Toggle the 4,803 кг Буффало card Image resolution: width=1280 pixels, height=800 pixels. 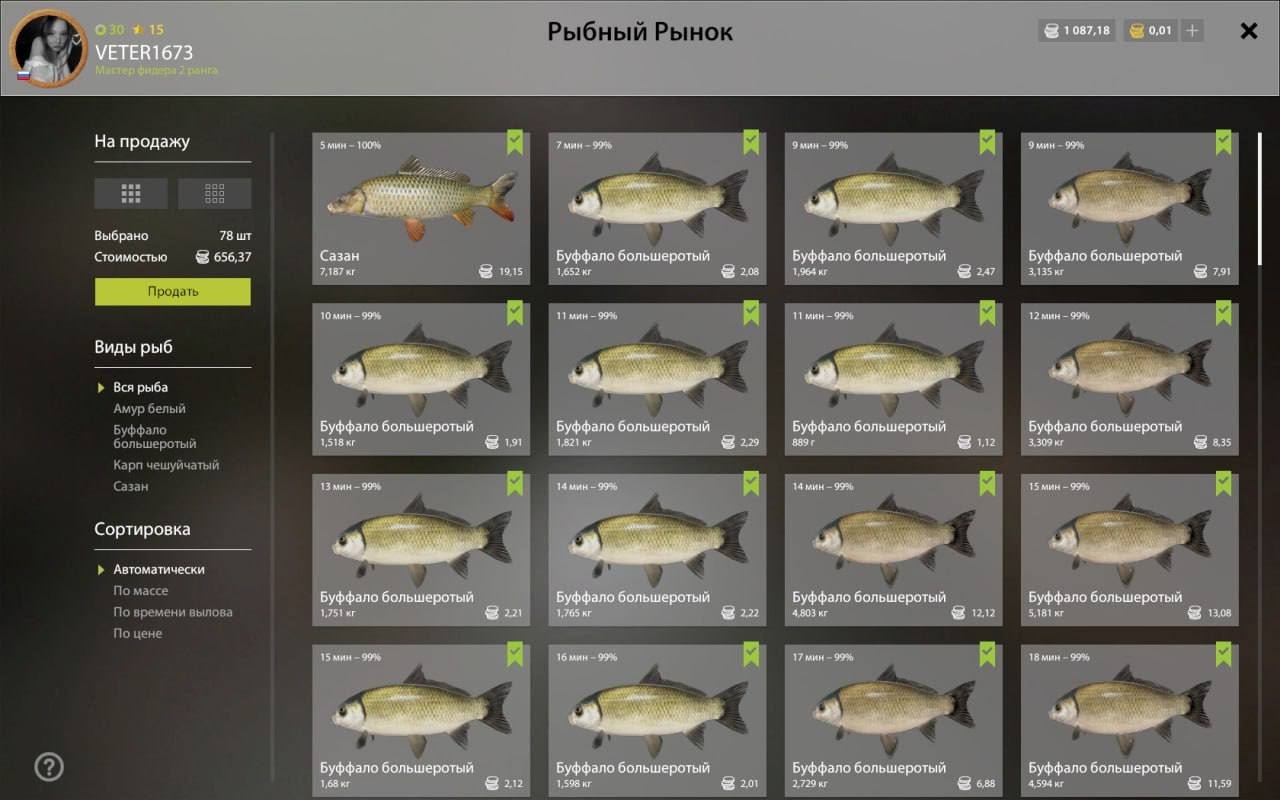pos(893,549)
